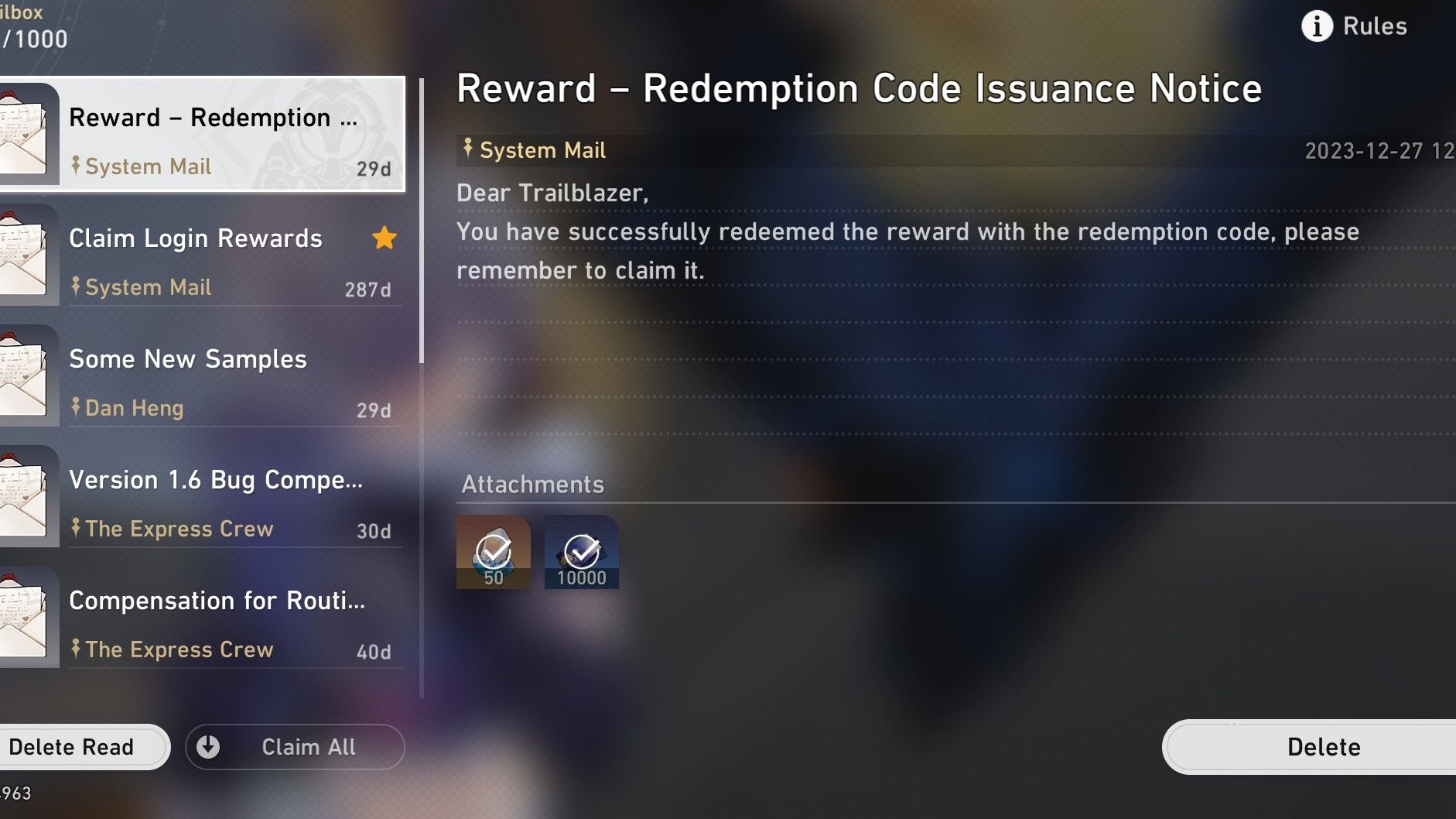This screenshot has width=1456, height=819.
Task: Click the circular arrow icon beside Claim All
Action: (x=207, y=746)
